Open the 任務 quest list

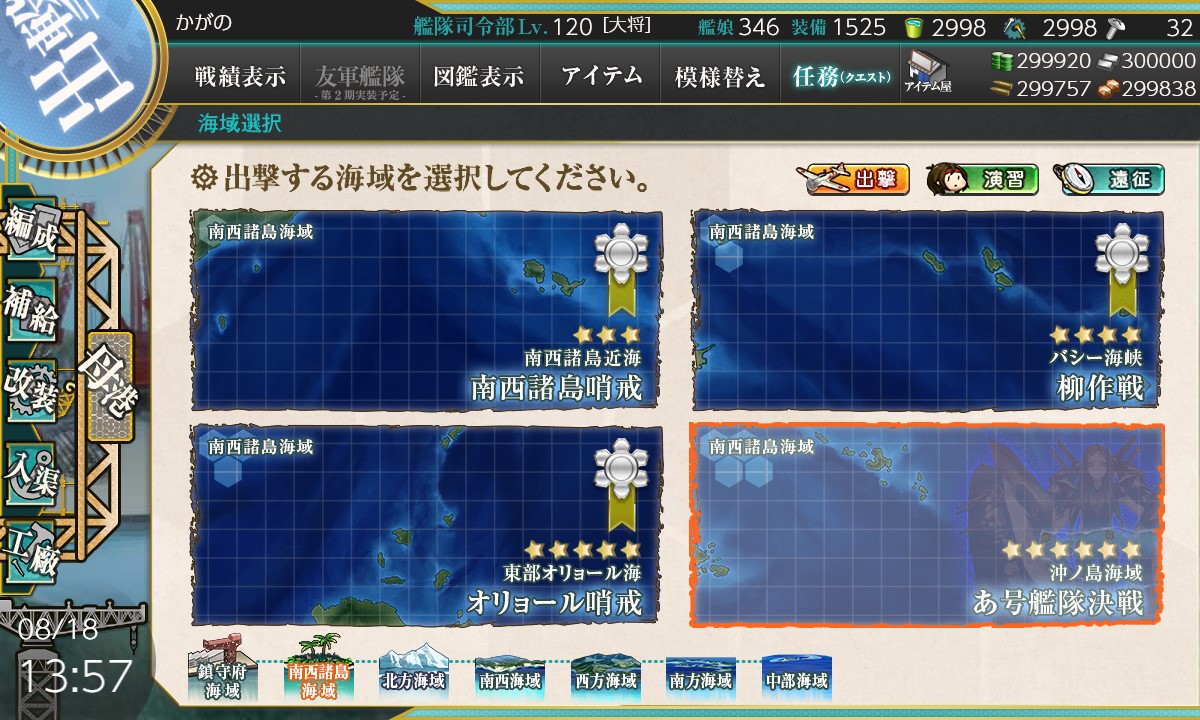(x=840, y=76)
